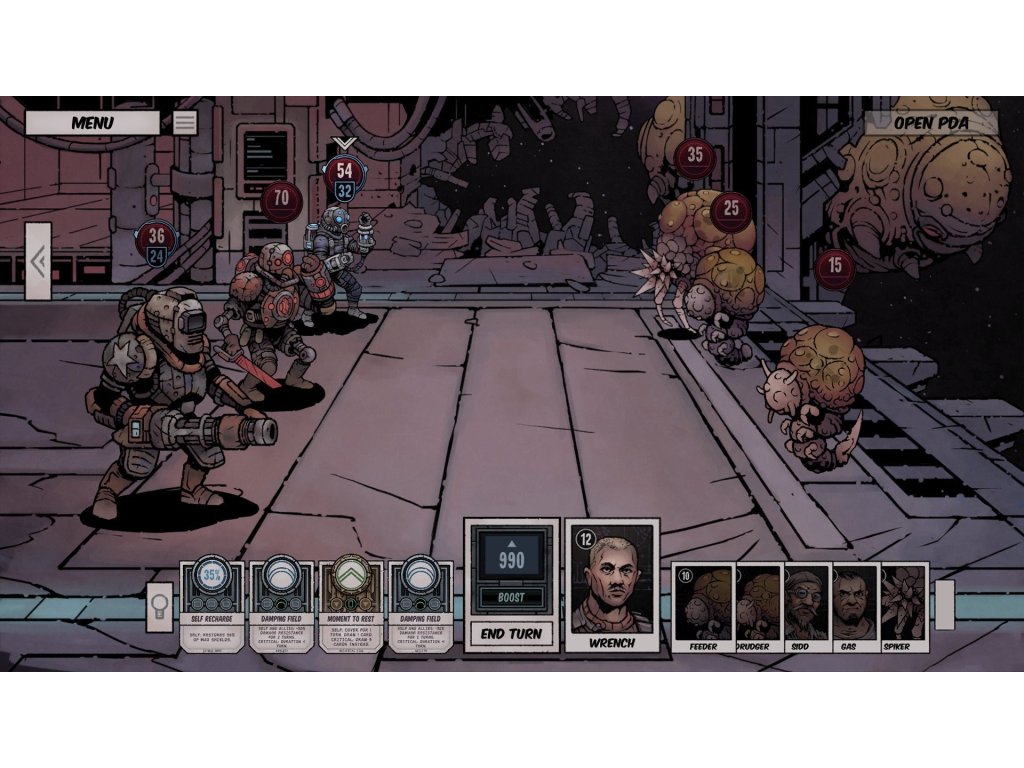This screenshot has width=1024, height=768.
Task: Expand the left-edge arrow panel
Action: click(x=38, y=262)
